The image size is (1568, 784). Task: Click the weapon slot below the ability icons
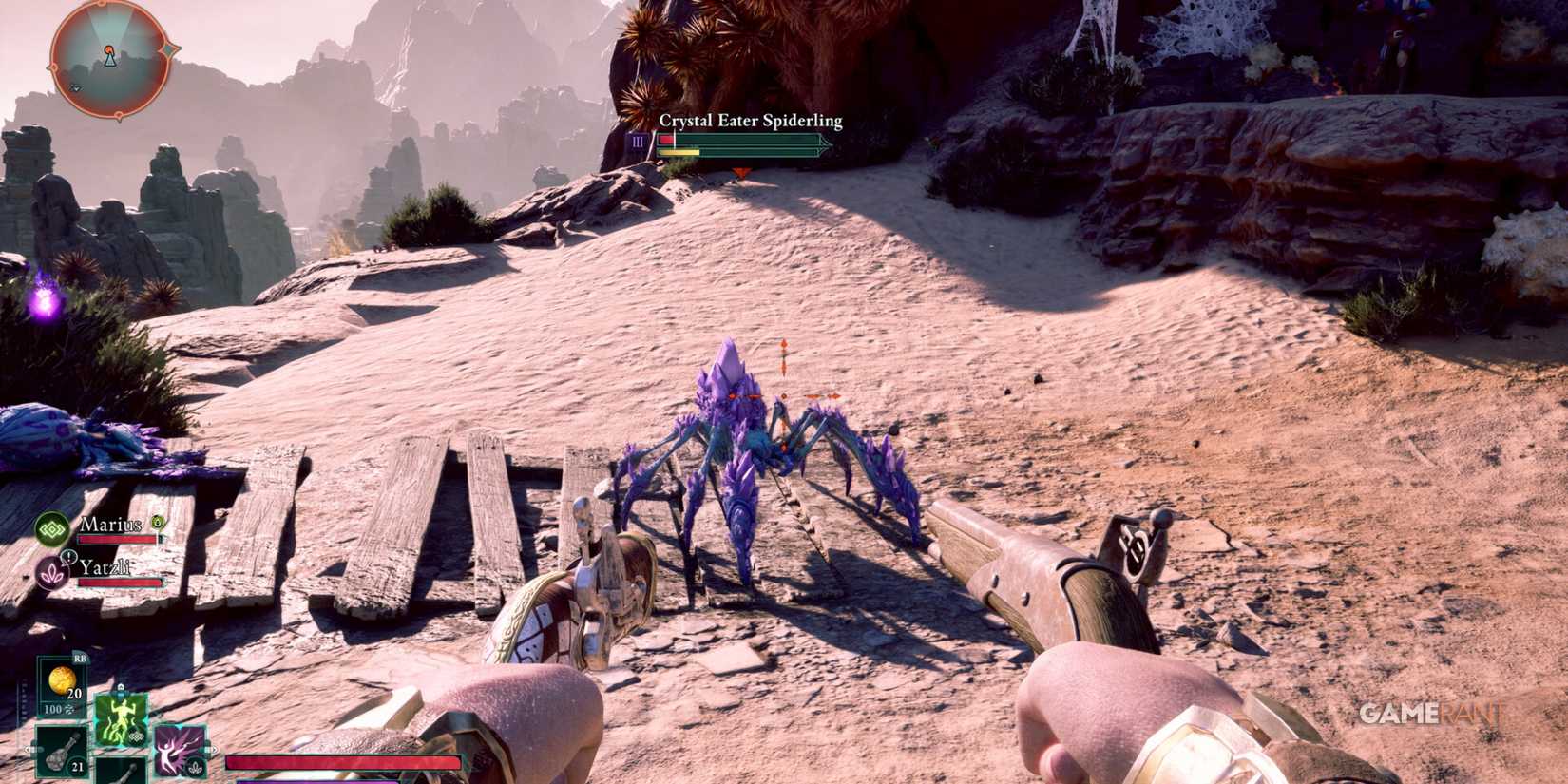(122, 774)
